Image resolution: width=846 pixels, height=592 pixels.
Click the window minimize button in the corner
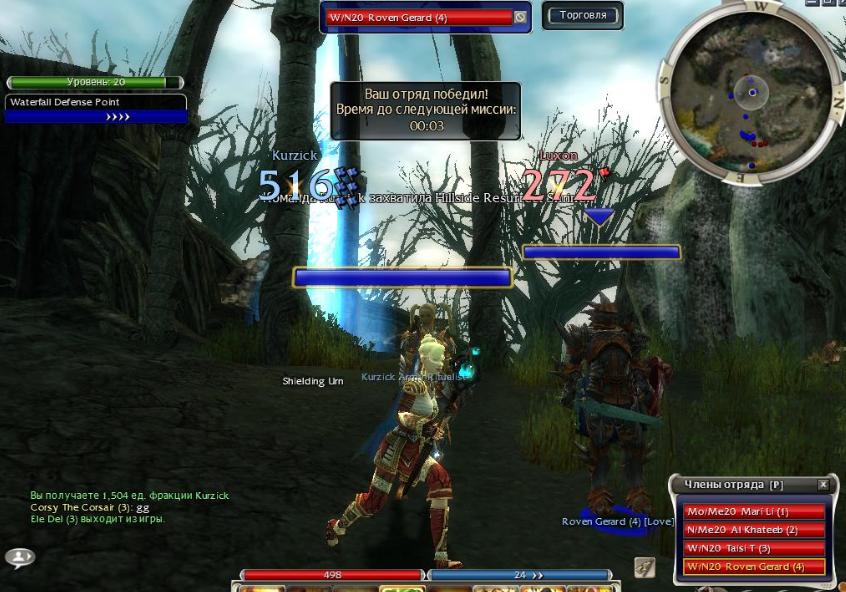tap(811, 3)
